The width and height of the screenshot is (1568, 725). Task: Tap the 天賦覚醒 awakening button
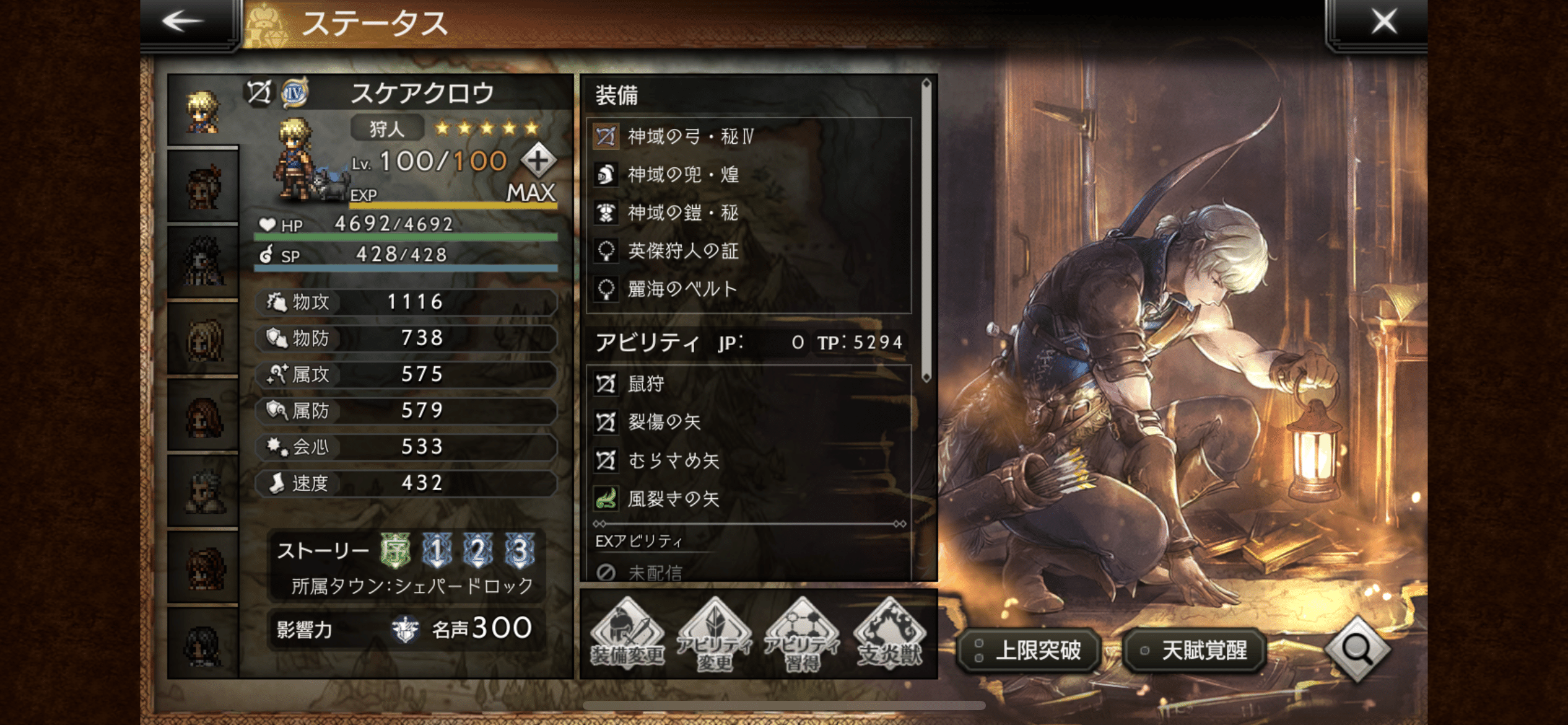(x=1195, y=650)
